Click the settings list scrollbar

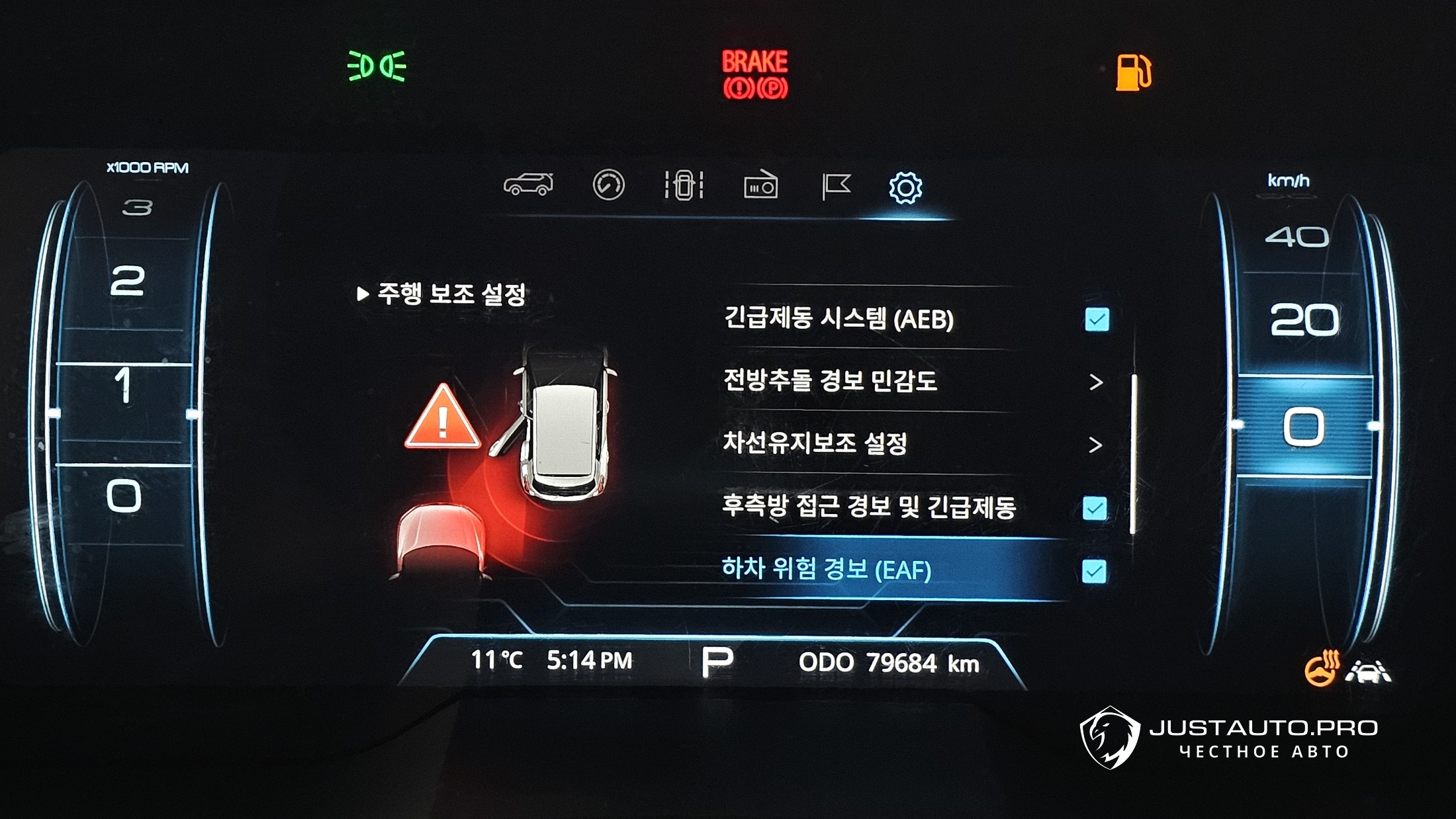[1133, 454]
